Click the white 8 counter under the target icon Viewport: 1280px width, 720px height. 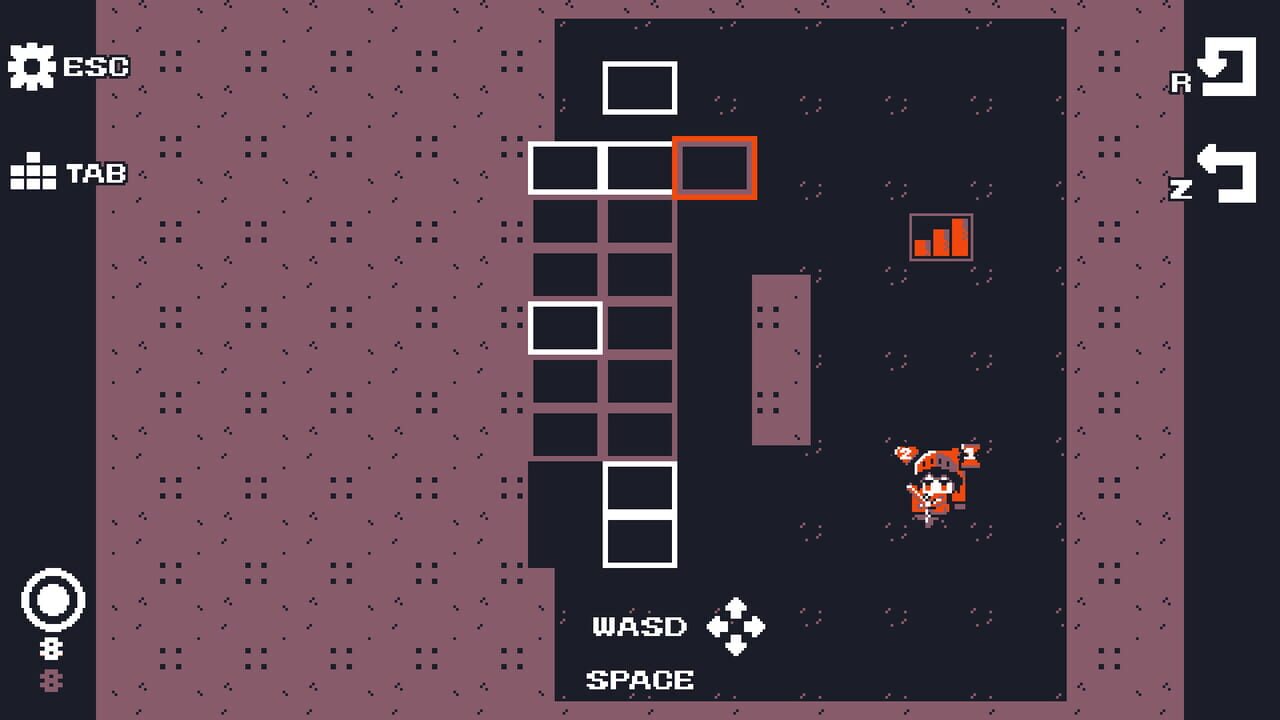tap(51, 646)
